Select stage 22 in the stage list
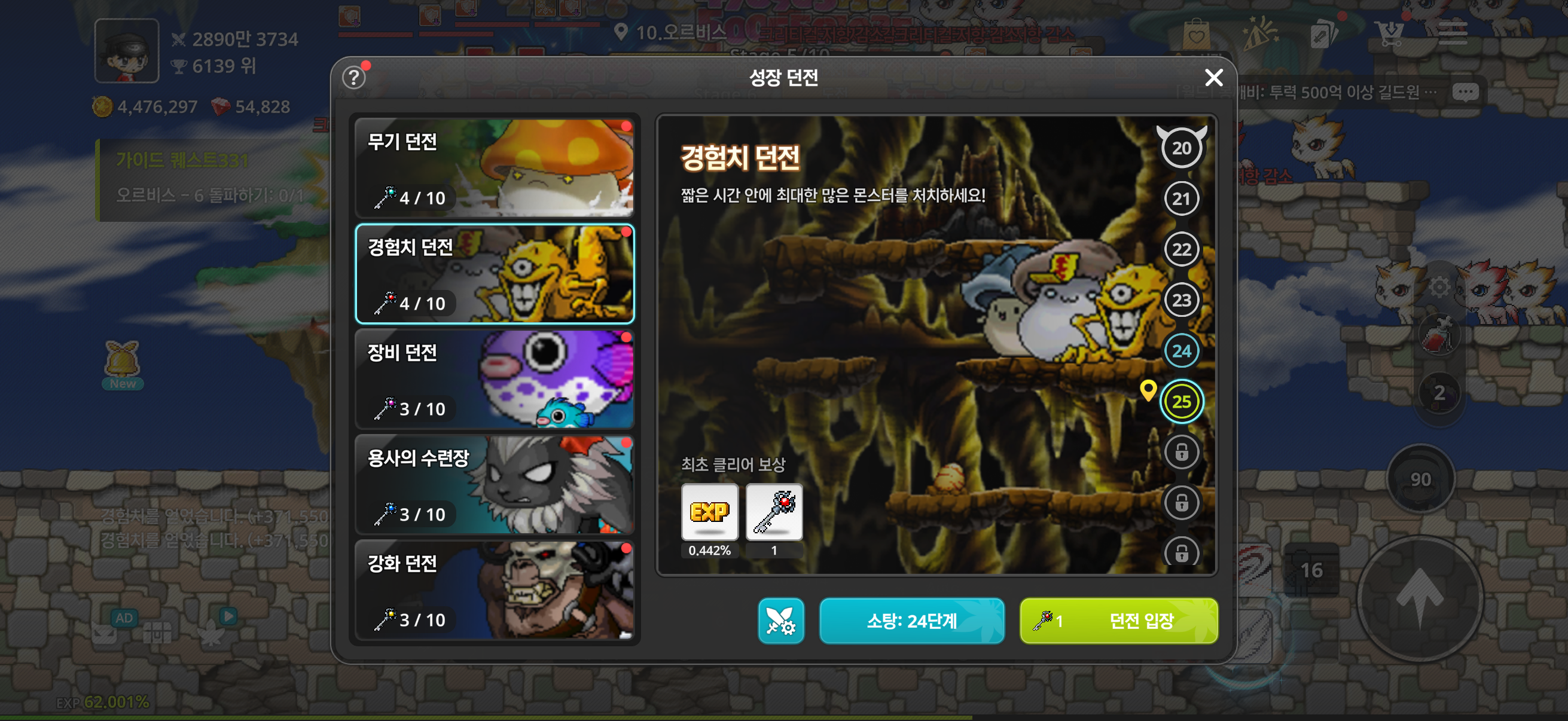This screenshot has width=1568, height=721. 1181,248
